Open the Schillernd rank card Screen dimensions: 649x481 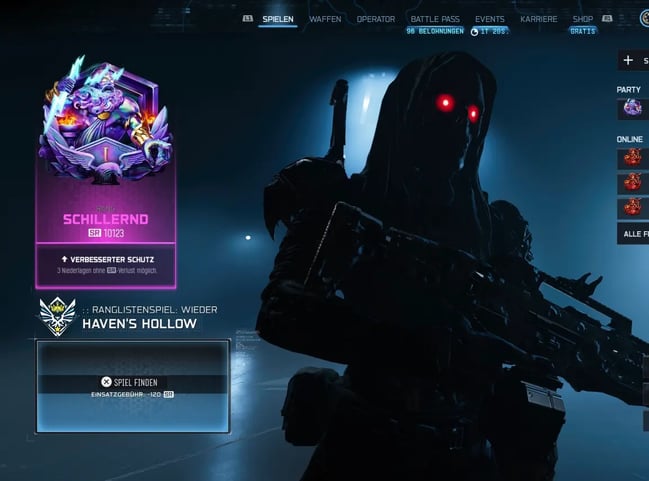tap(105, 170)
